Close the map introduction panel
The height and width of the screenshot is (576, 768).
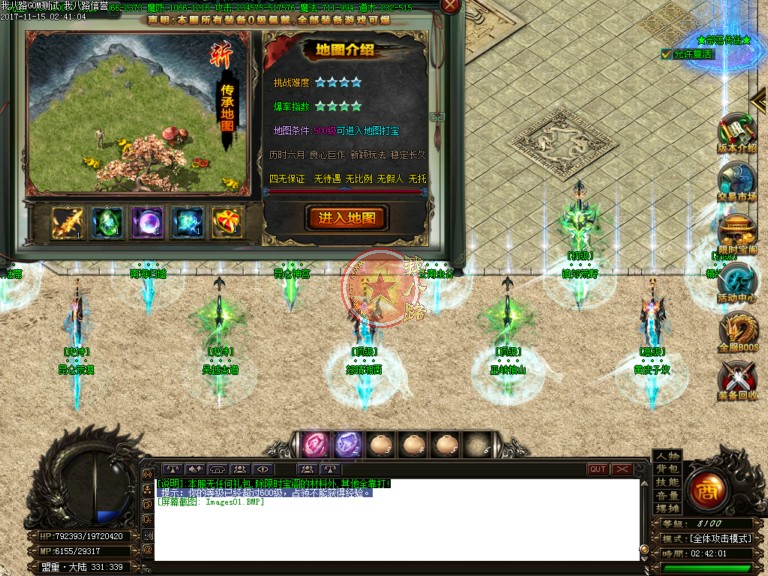pos(450,5)
